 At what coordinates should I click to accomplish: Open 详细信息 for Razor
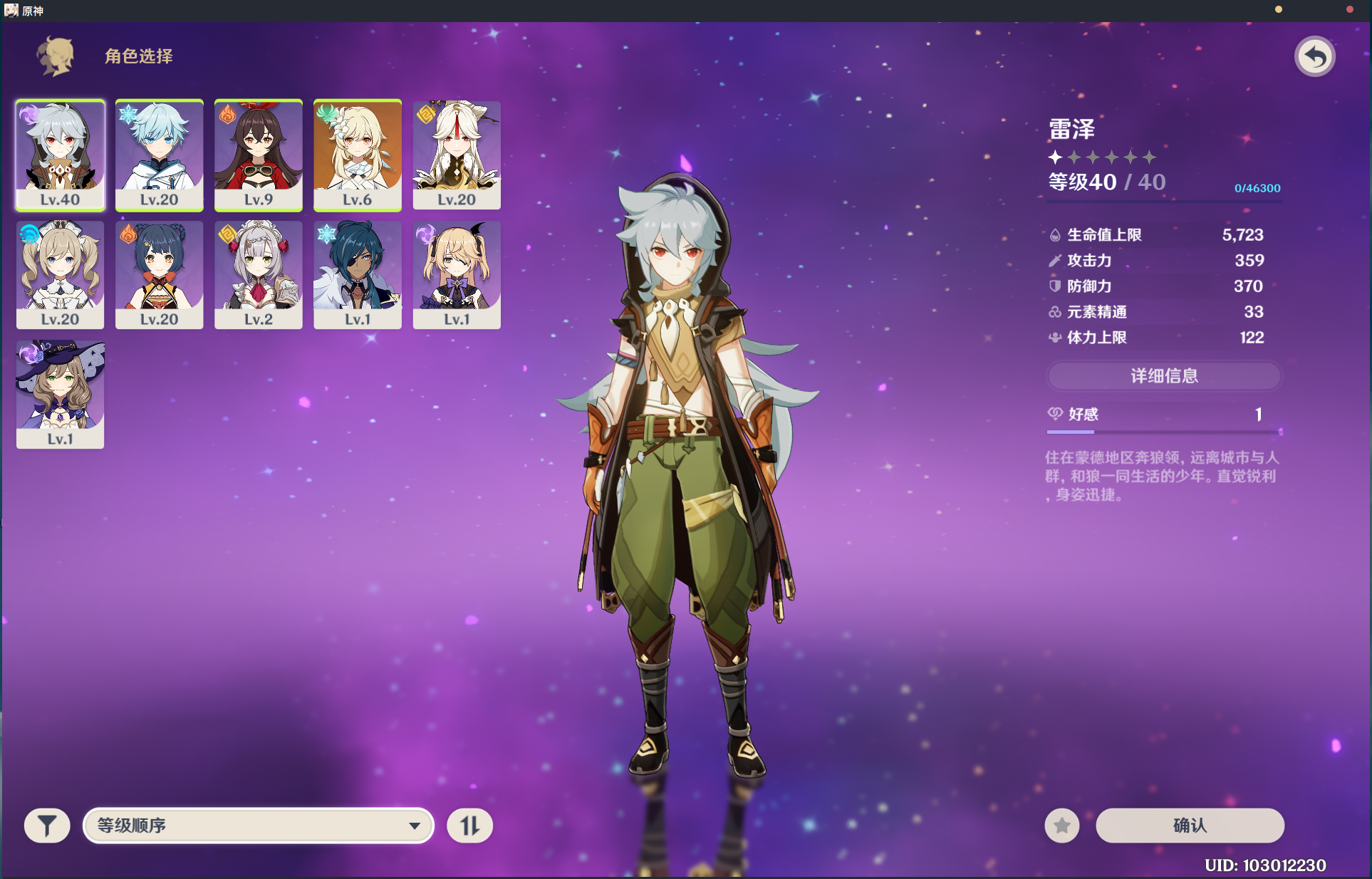tap(1163, 376)
